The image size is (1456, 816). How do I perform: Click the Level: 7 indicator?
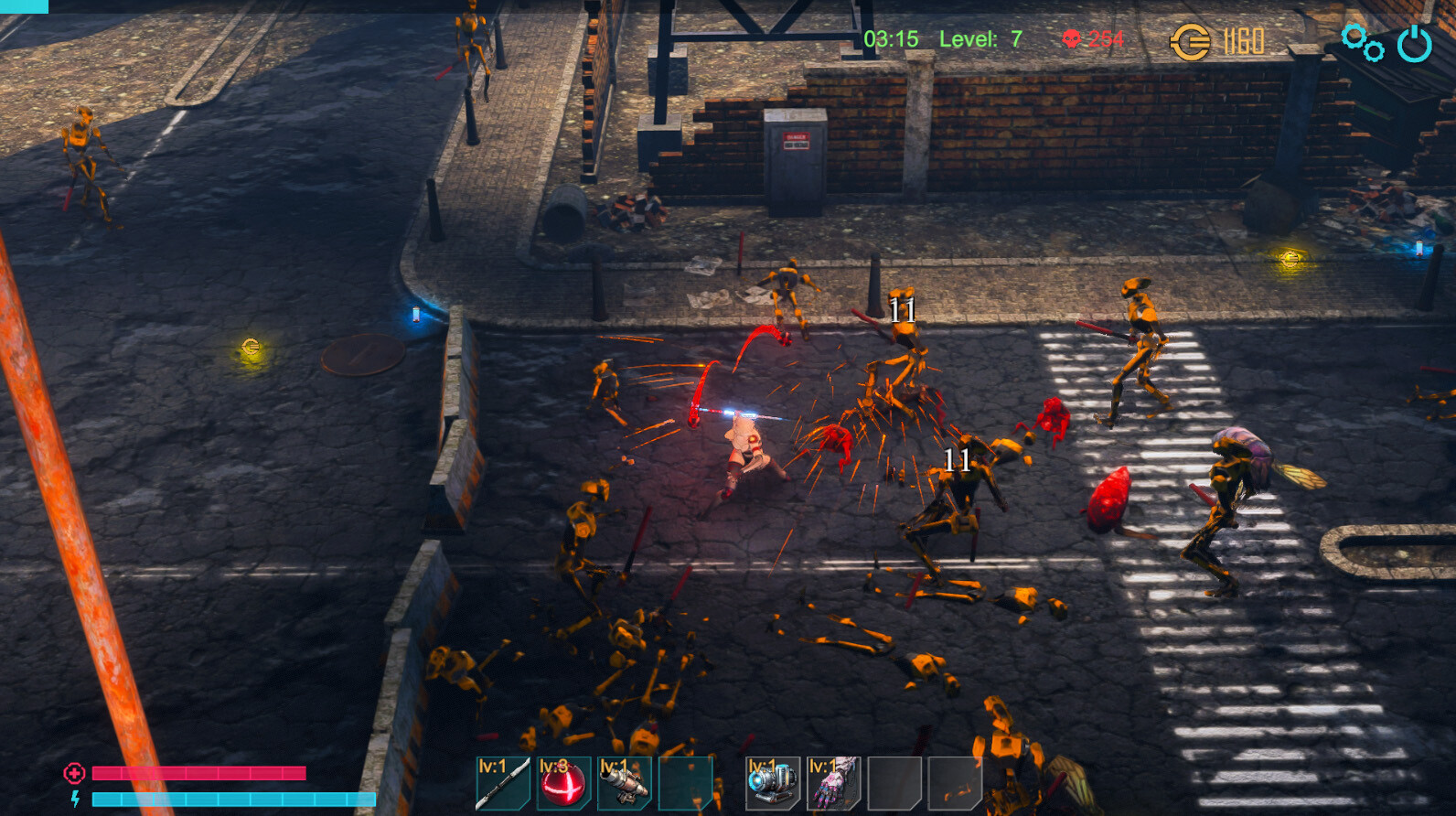point(979,40)
